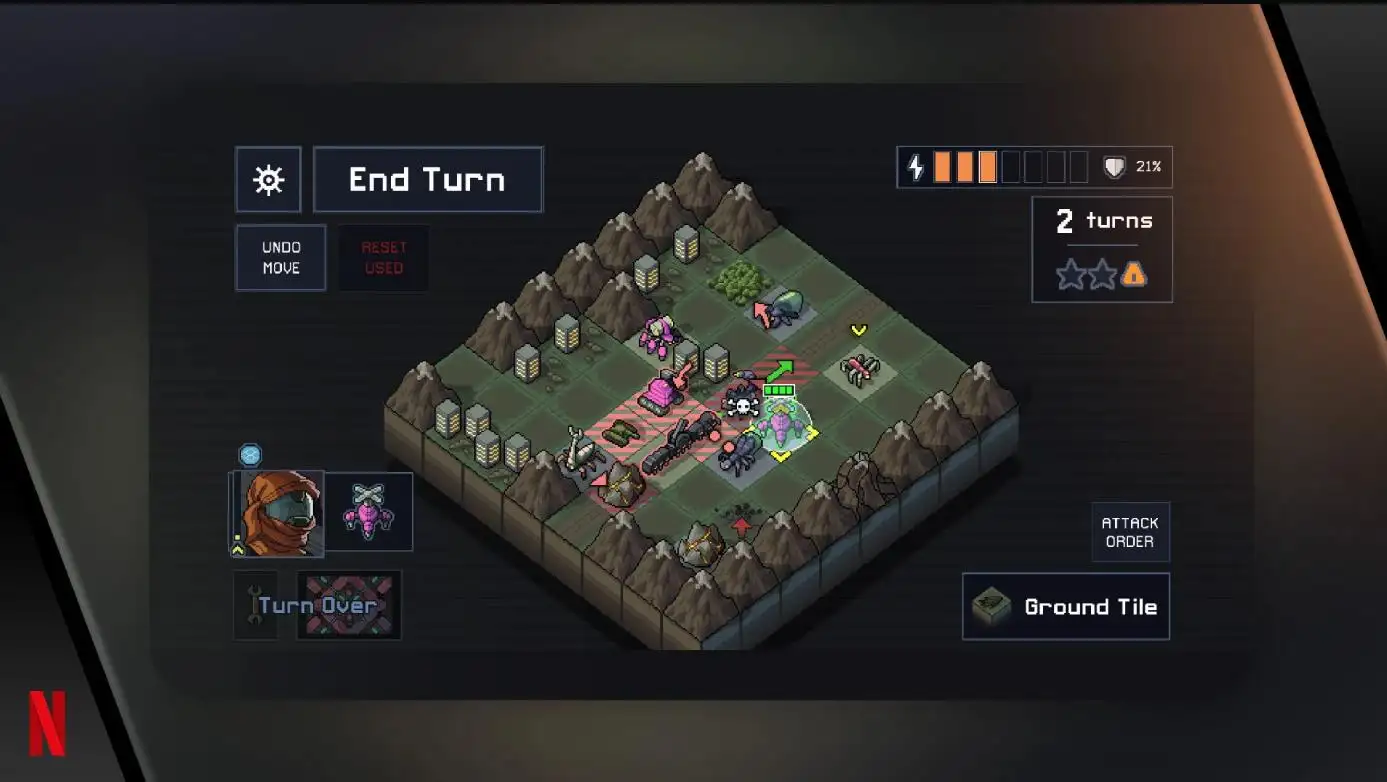1387x782 pixels.
Task: Select the hooded pilot portrait
Action: click(x=280, y=513)
